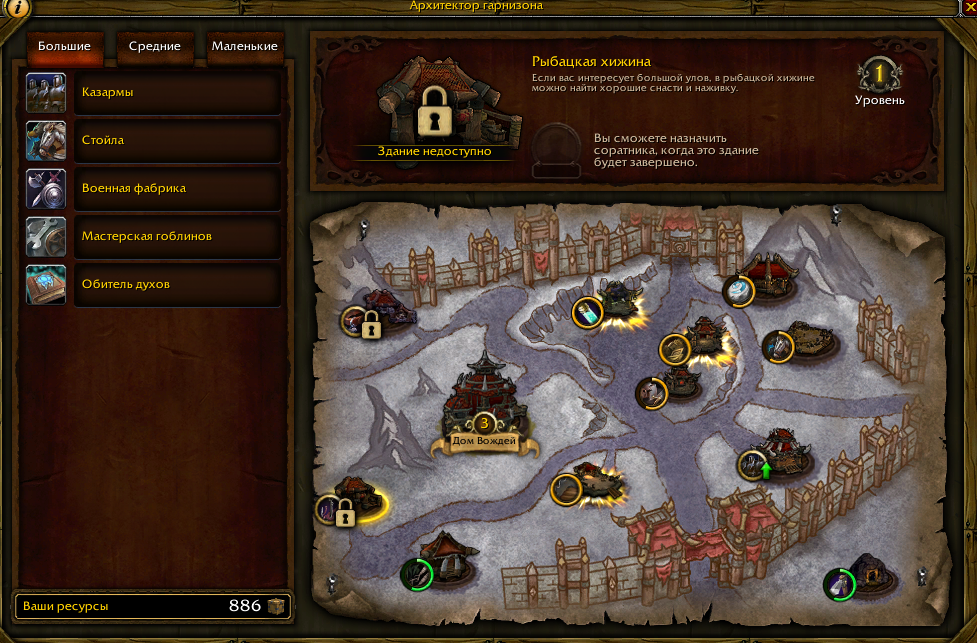This screenshot has width=977, height=643.
Task: Show the Маленькие buildings tab
Action: pos(245,46)
